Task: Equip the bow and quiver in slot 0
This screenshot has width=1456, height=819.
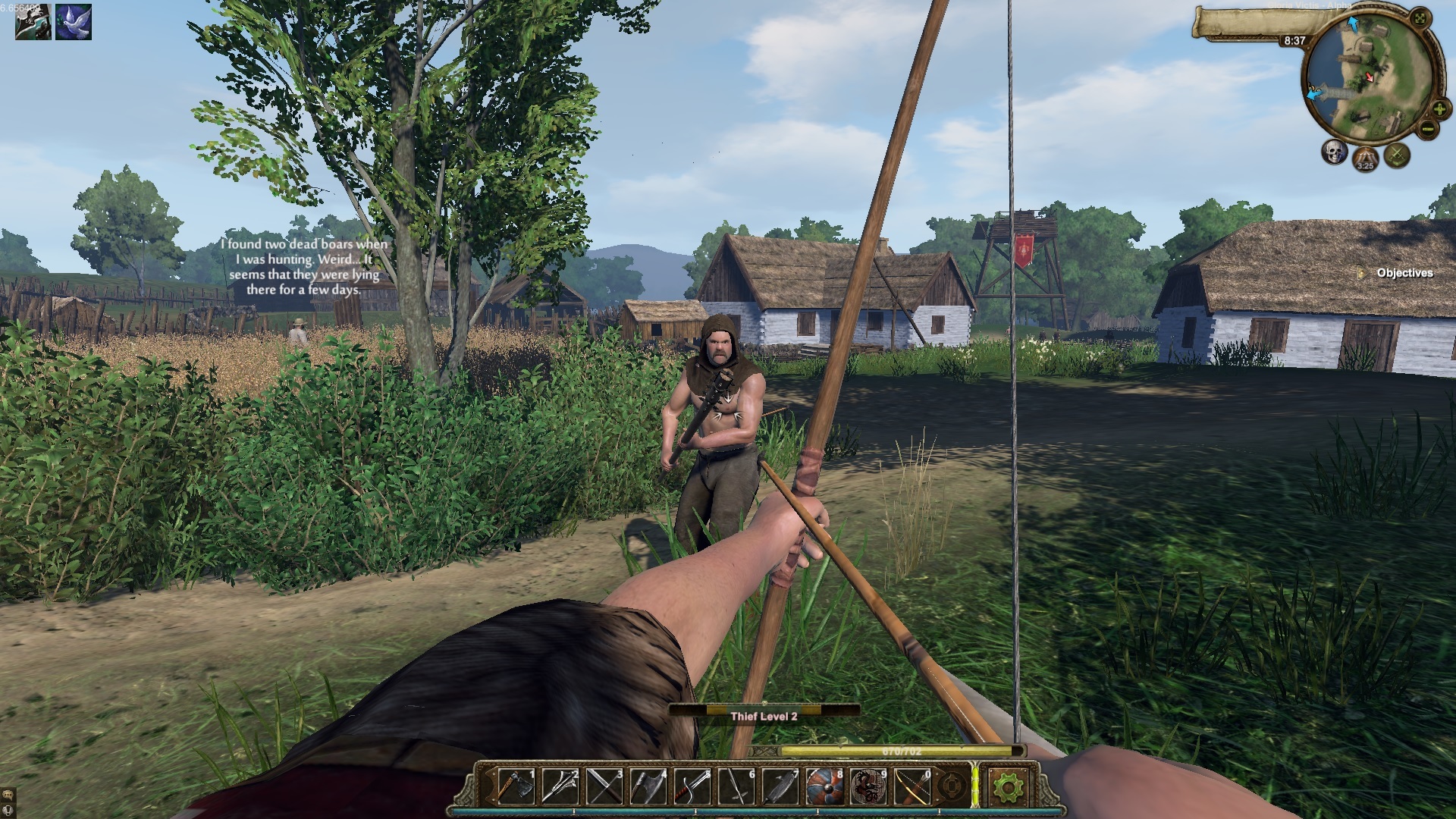Action: (912, 786)
